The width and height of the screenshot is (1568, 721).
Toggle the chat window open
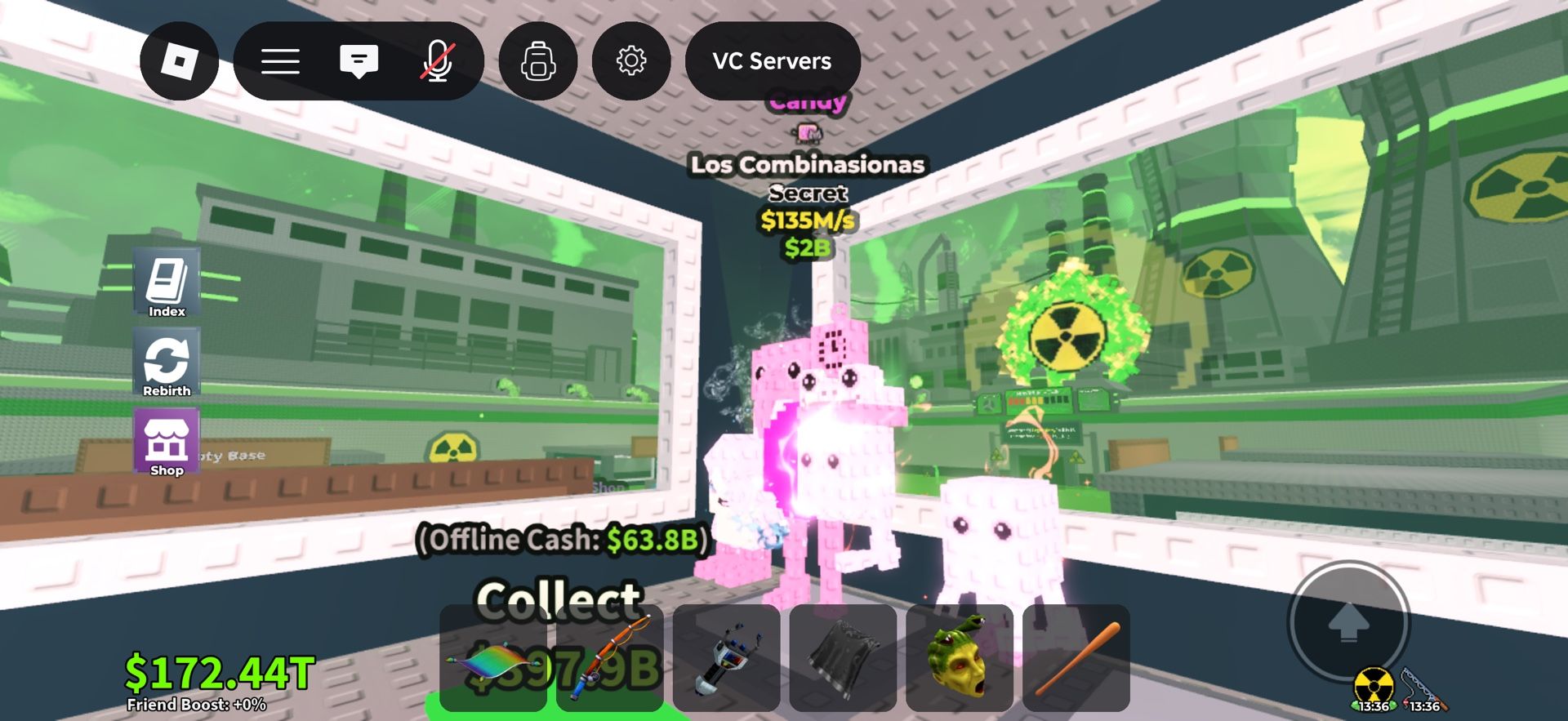[359, 60]
